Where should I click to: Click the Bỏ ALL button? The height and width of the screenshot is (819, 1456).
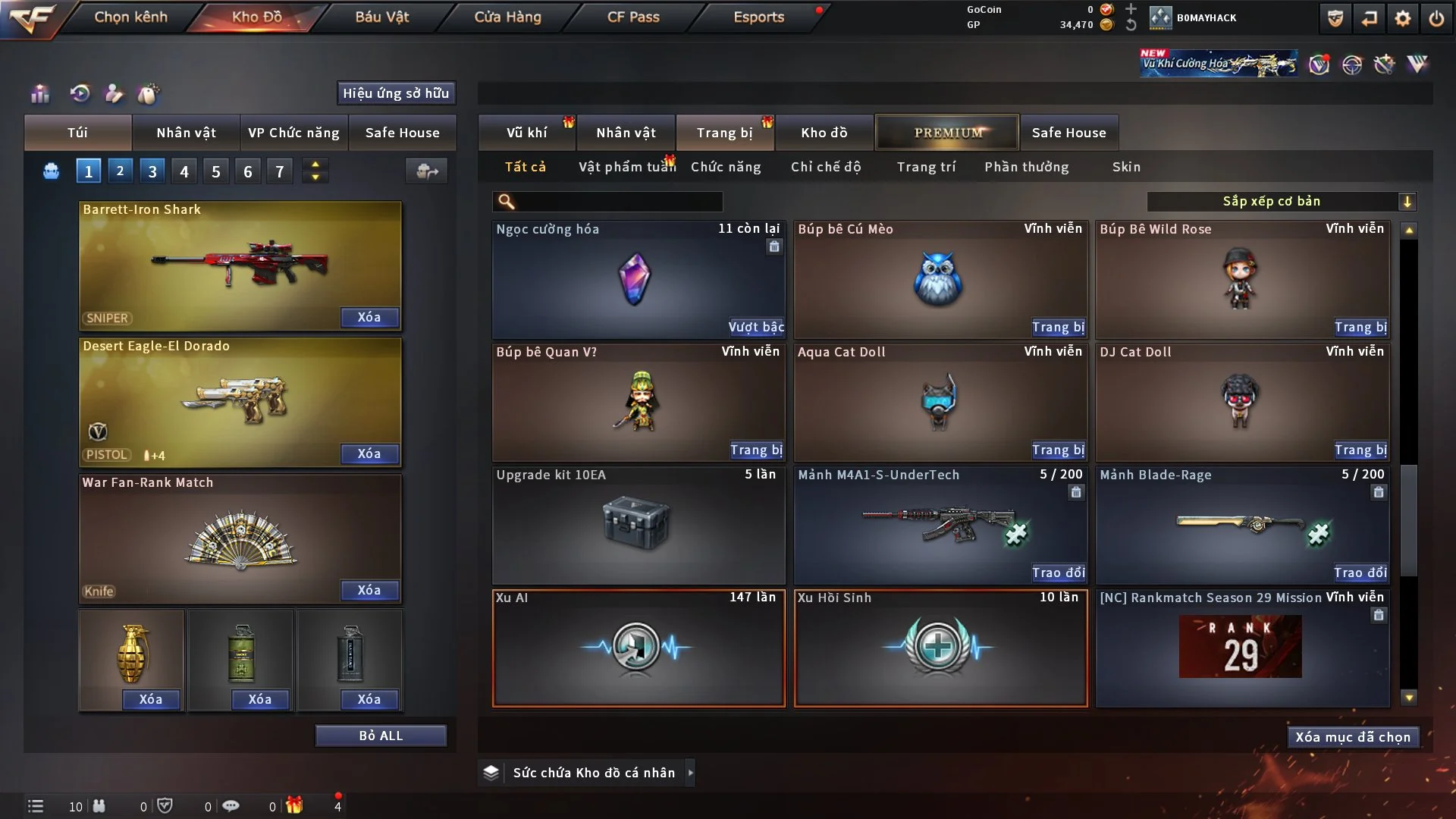[x=381, y=736]
